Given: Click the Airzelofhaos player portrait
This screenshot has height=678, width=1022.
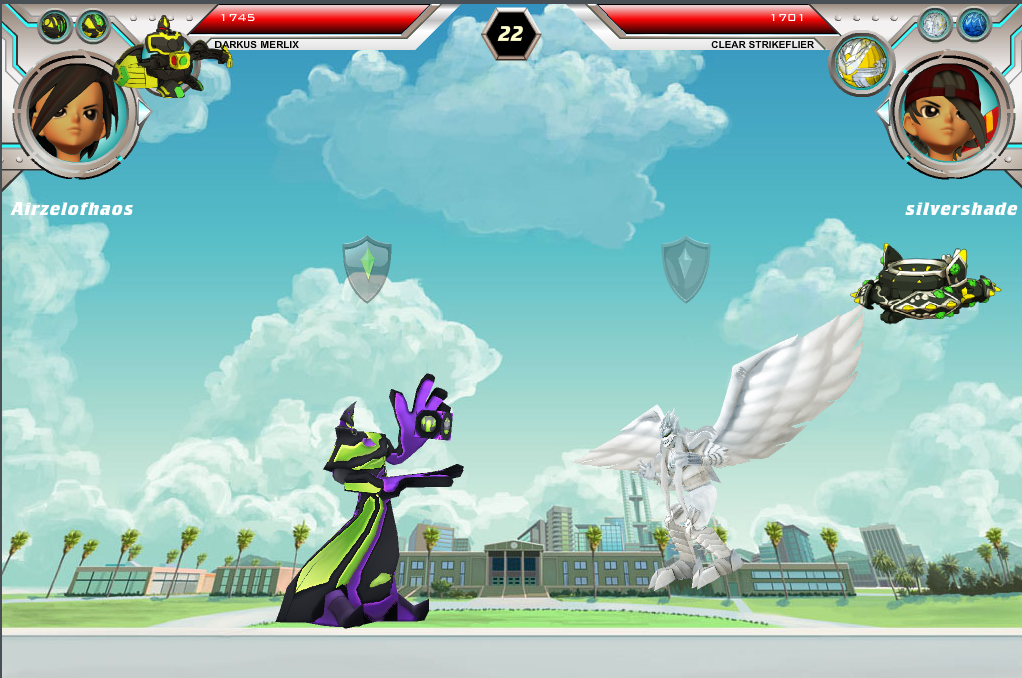Looking at the screenshot, I should click(x=74, y=113).
